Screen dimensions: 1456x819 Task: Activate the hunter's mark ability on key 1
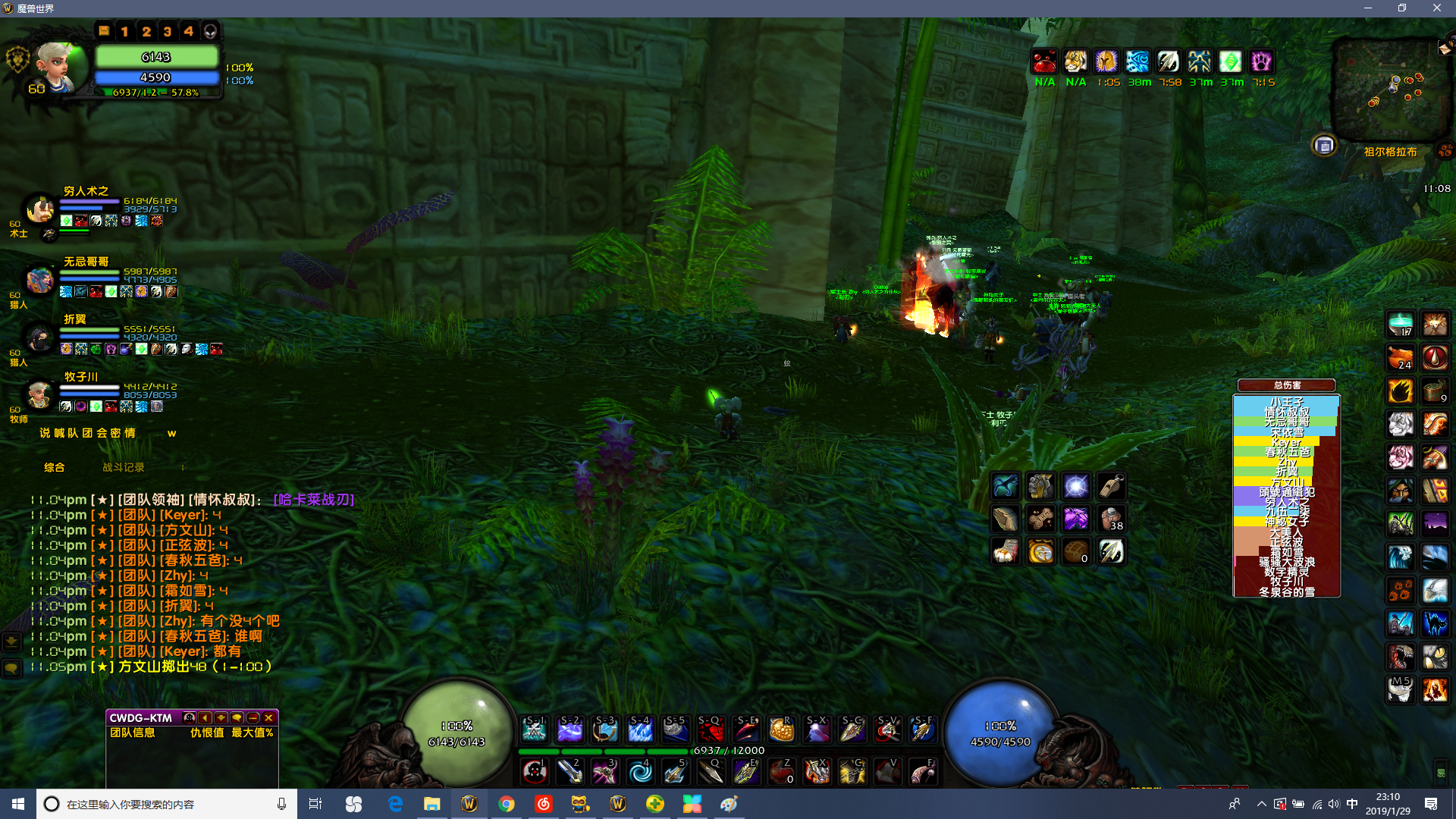click(x=535, y=772)
